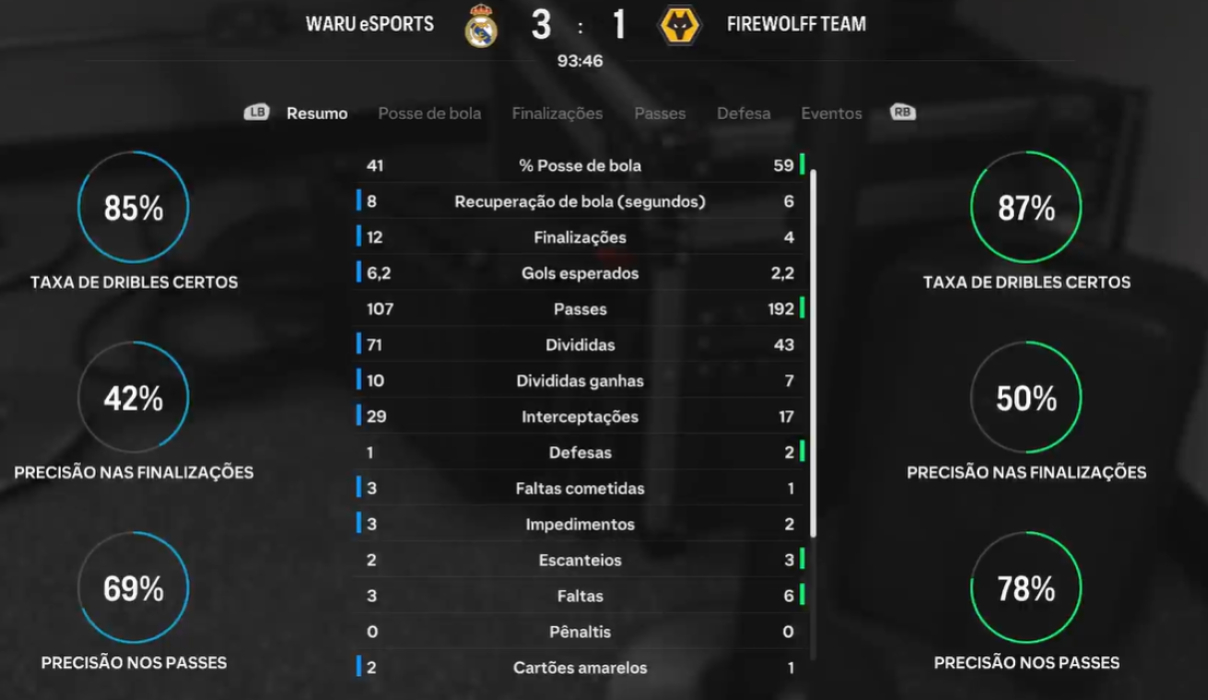Select the Passes tab
This screenshot has height=700, width=1208.
pyautogui.click(x=660, y=114)
